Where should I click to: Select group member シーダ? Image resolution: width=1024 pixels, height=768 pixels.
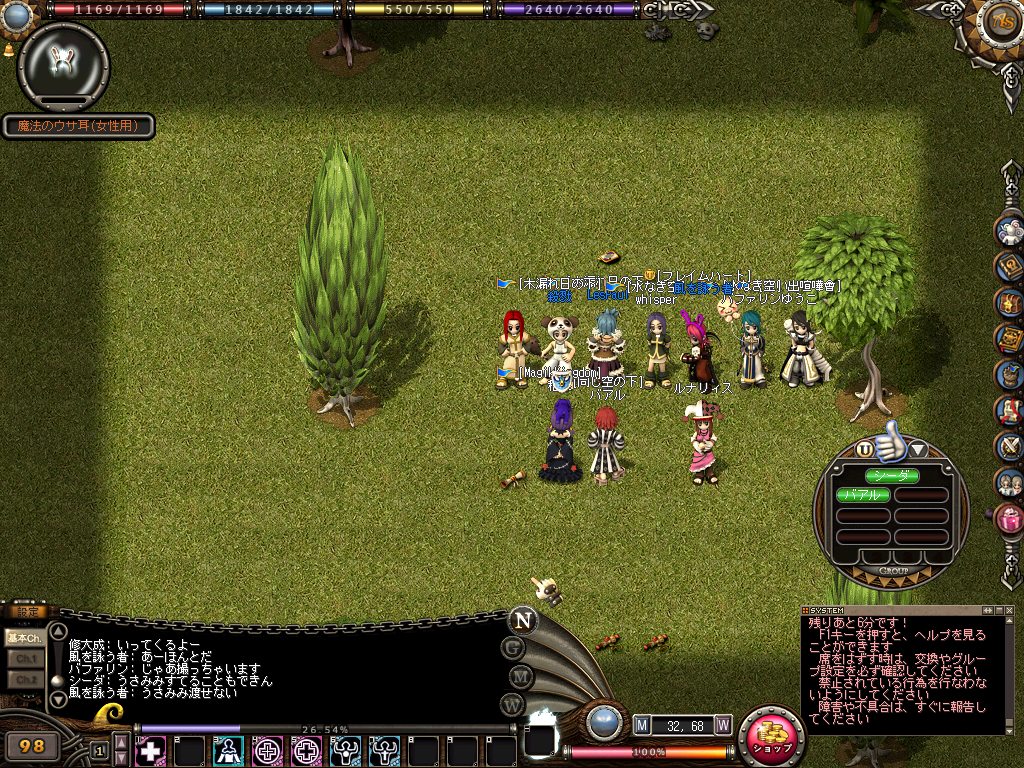pyautogui.click(x=891, y=476)
